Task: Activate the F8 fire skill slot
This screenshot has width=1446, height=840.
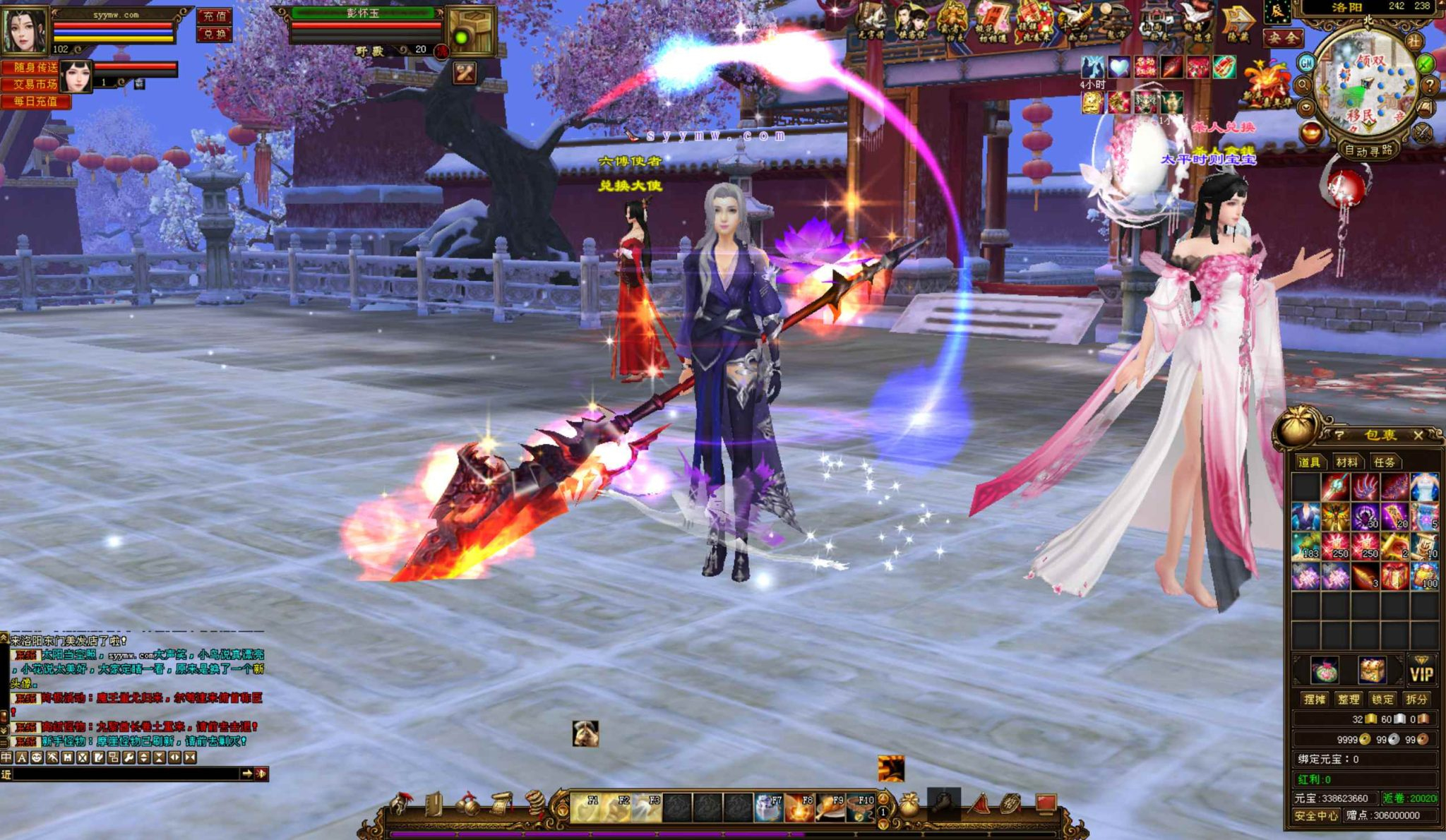Action: tap(799, 808)
